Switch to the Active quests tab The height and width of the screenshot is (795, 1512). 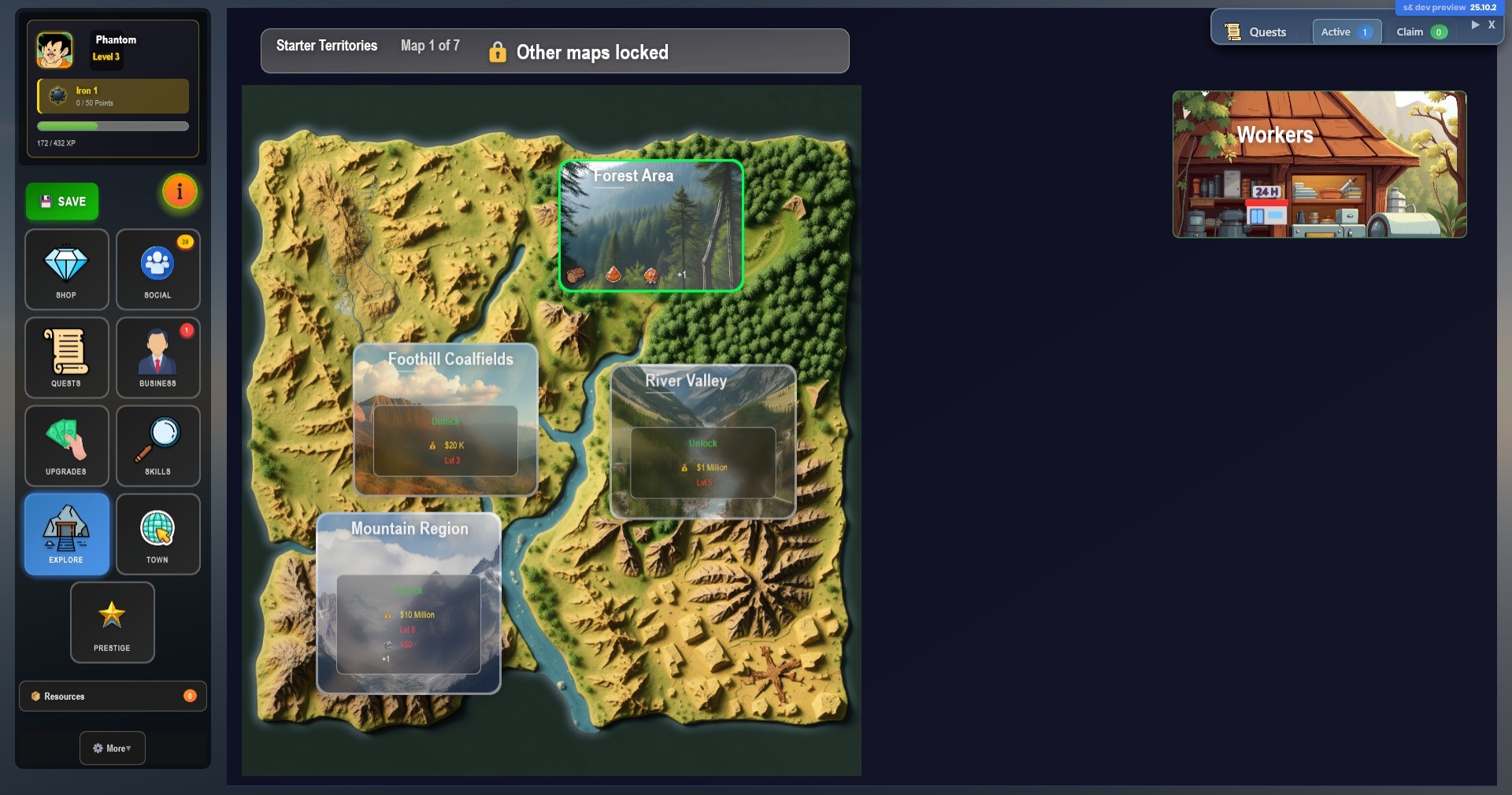[1346, 32]
